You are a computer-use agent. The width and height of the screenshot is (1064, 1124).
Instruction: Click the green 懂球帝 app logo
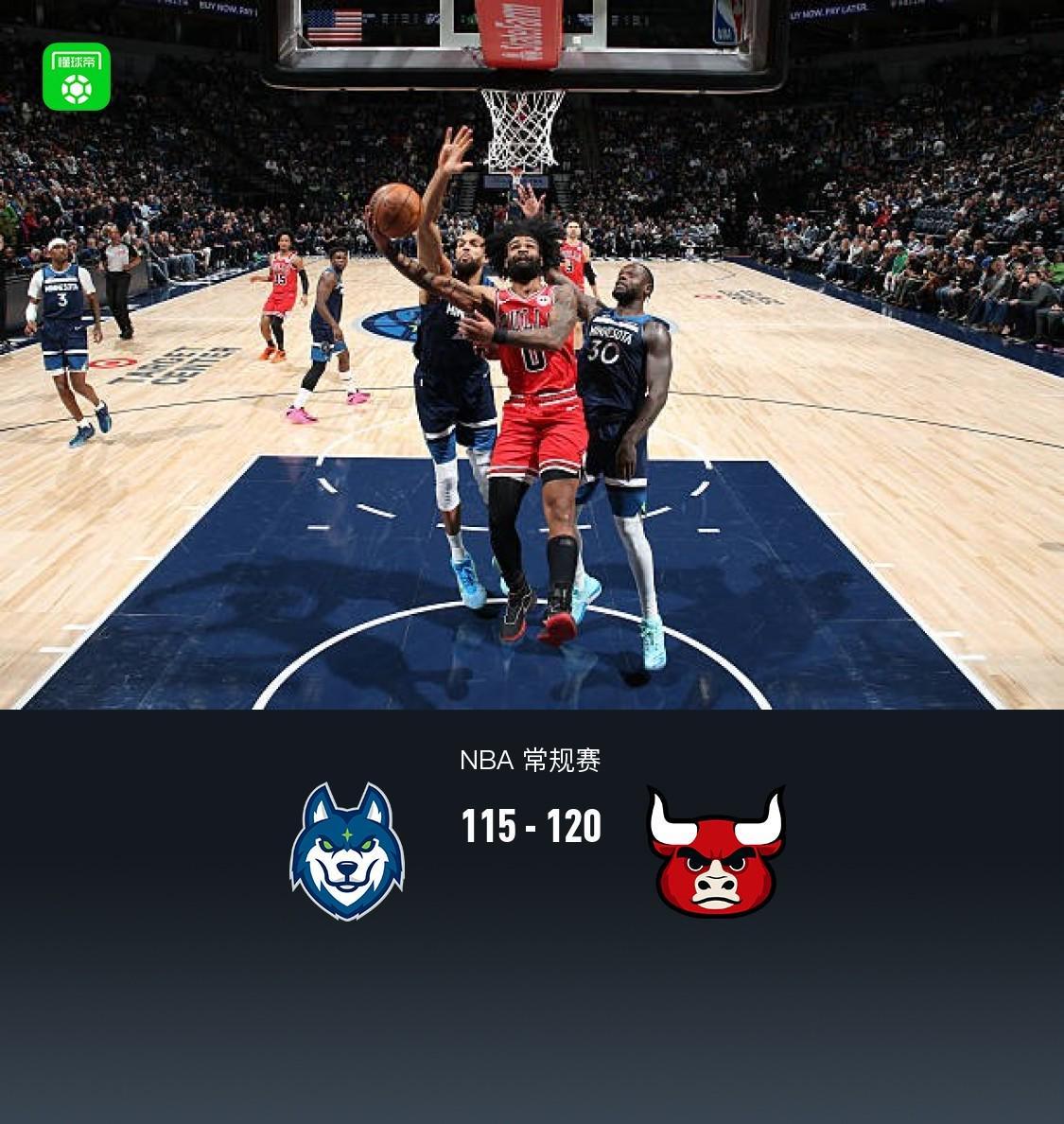pos(77,77)
